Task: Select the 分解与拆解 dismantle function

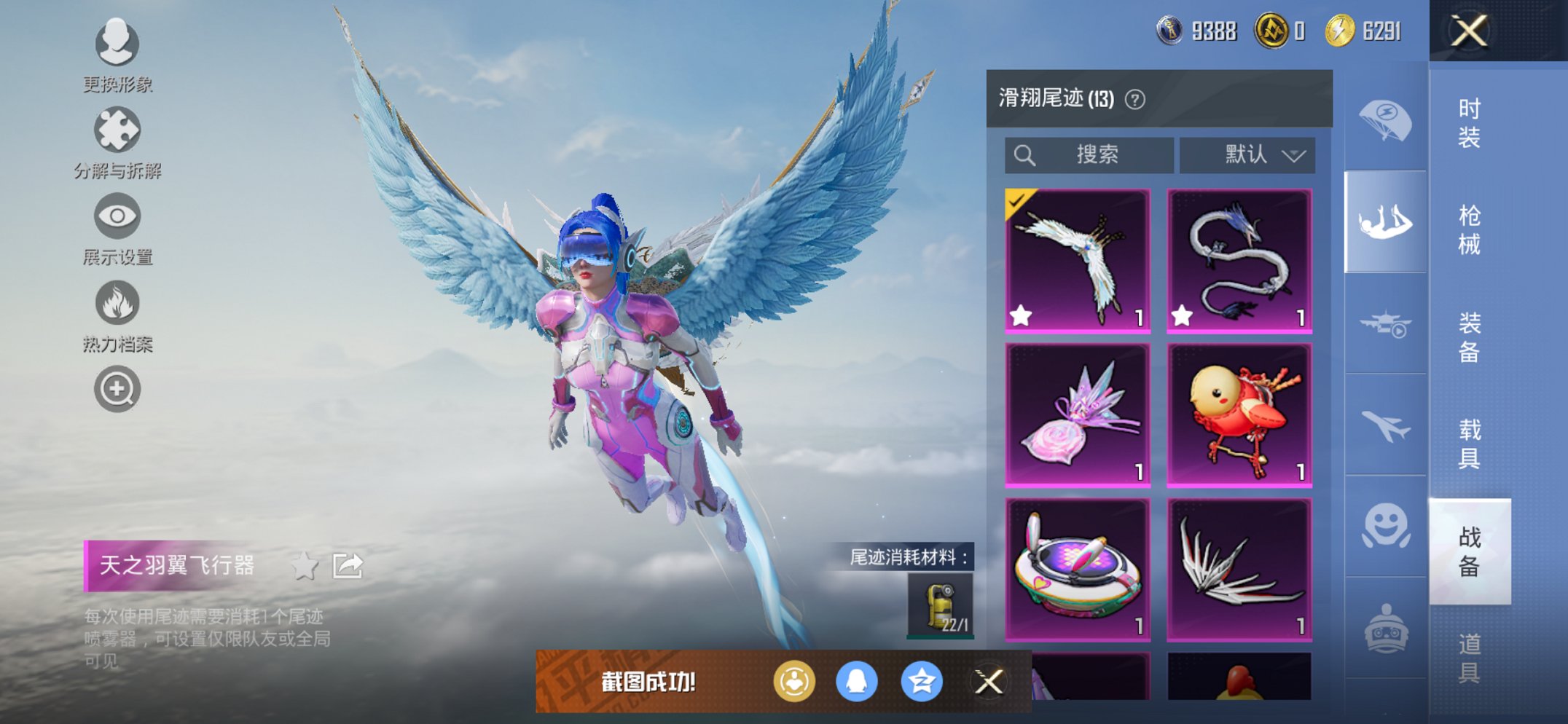Action: coord(117,131)
